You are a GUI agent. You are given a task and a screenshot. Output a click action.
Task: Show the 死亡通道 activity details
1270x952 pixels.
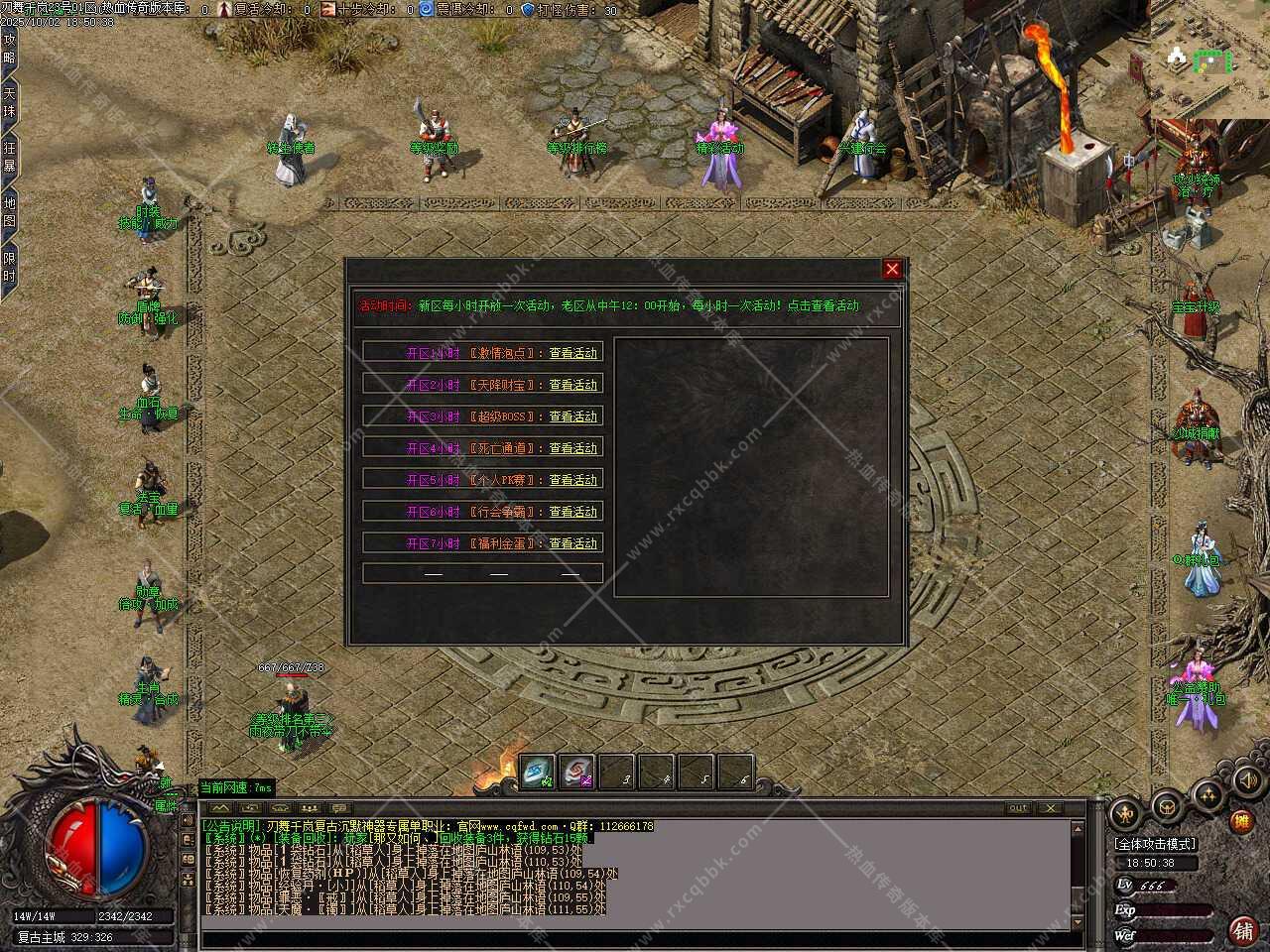(x=573, y=448)
